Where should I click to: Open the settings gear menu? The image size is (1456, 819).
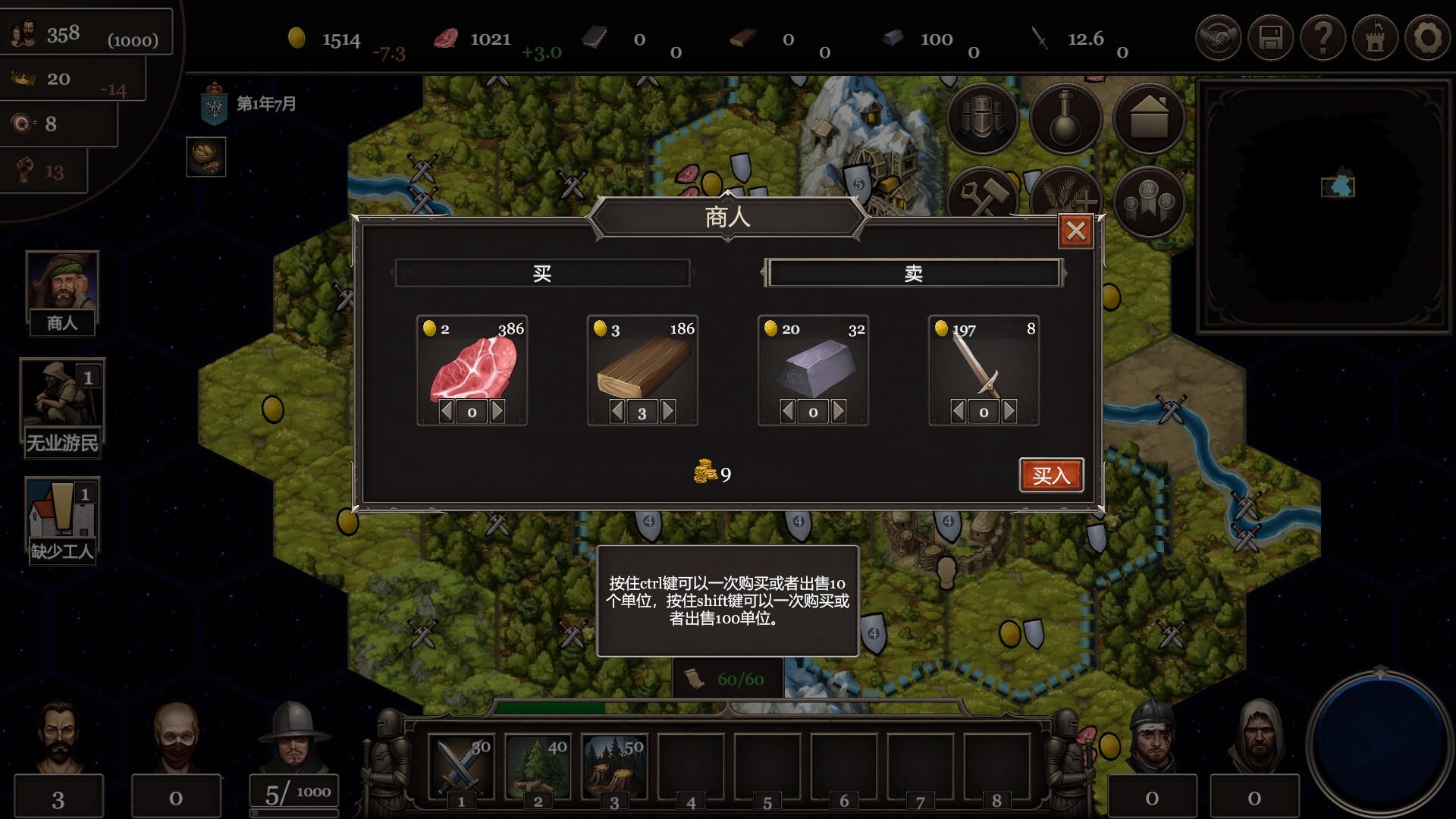(1427, 37)
